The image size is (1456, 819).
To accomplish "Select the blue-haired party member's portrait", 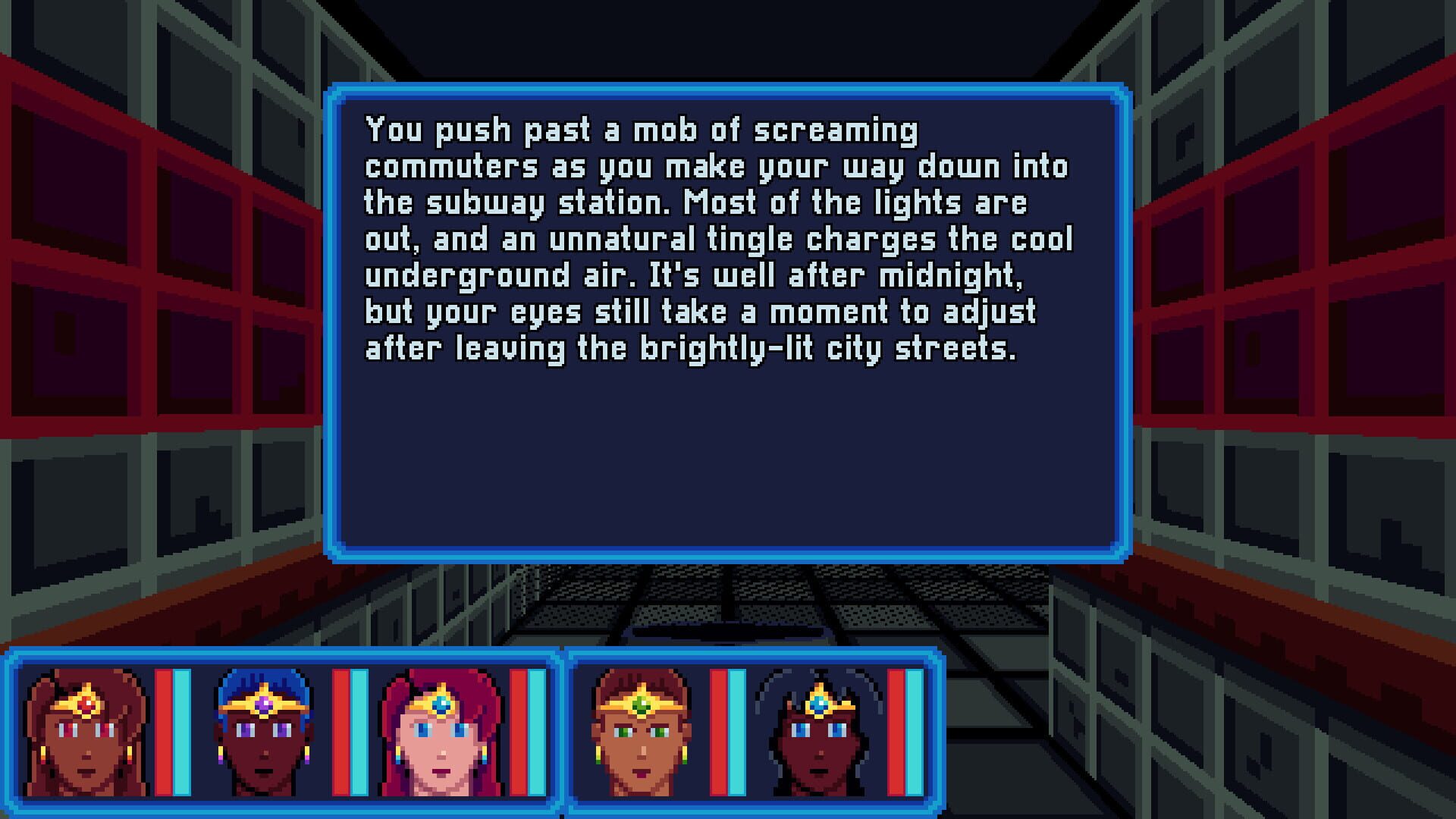I will click(262, 739).
